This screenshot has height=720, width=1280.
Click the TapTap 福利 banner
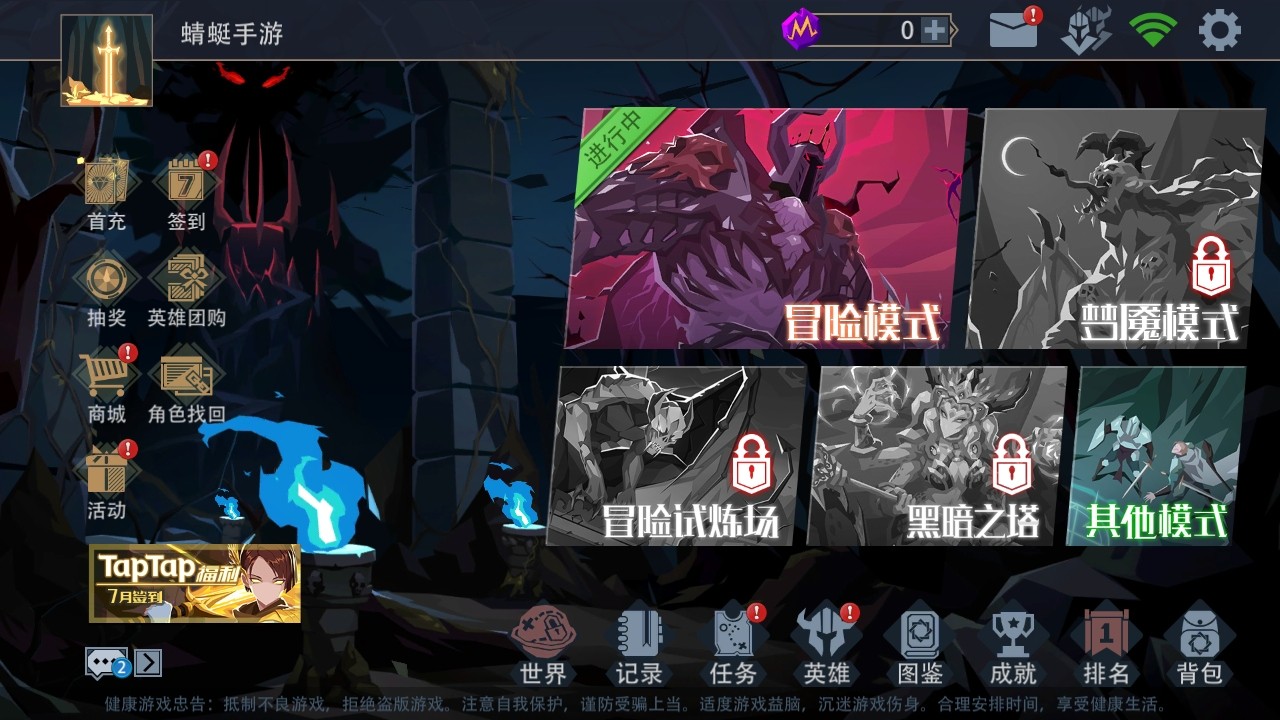[195, 583]
